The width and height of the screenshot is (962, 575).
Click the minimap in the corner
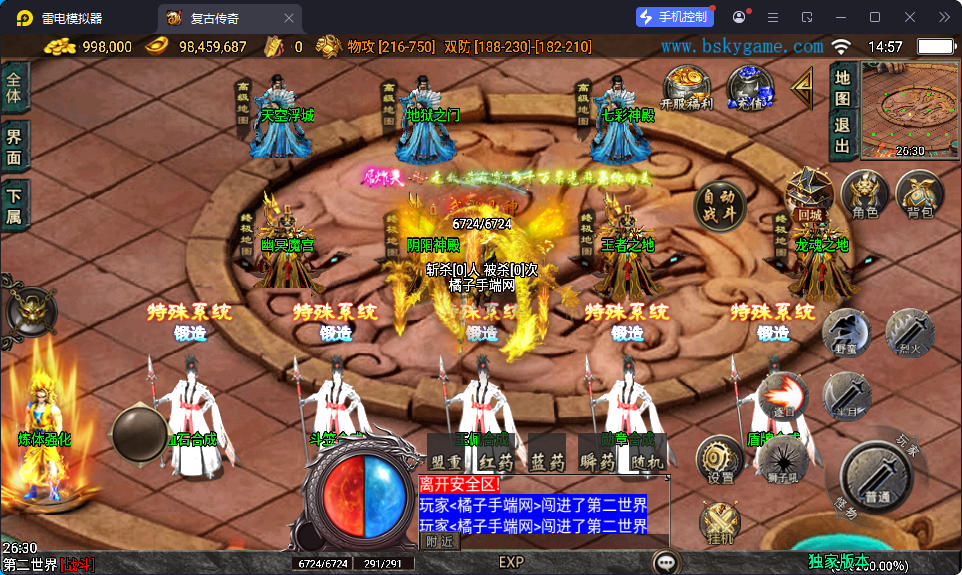(909, 109)
